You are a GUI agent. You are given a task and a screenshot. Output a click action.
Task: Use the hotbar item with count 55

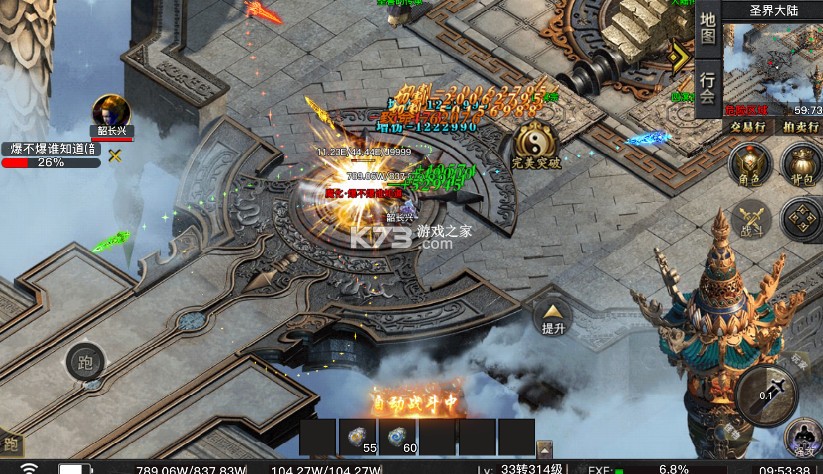pyautogui.click(x=358, y=434)
